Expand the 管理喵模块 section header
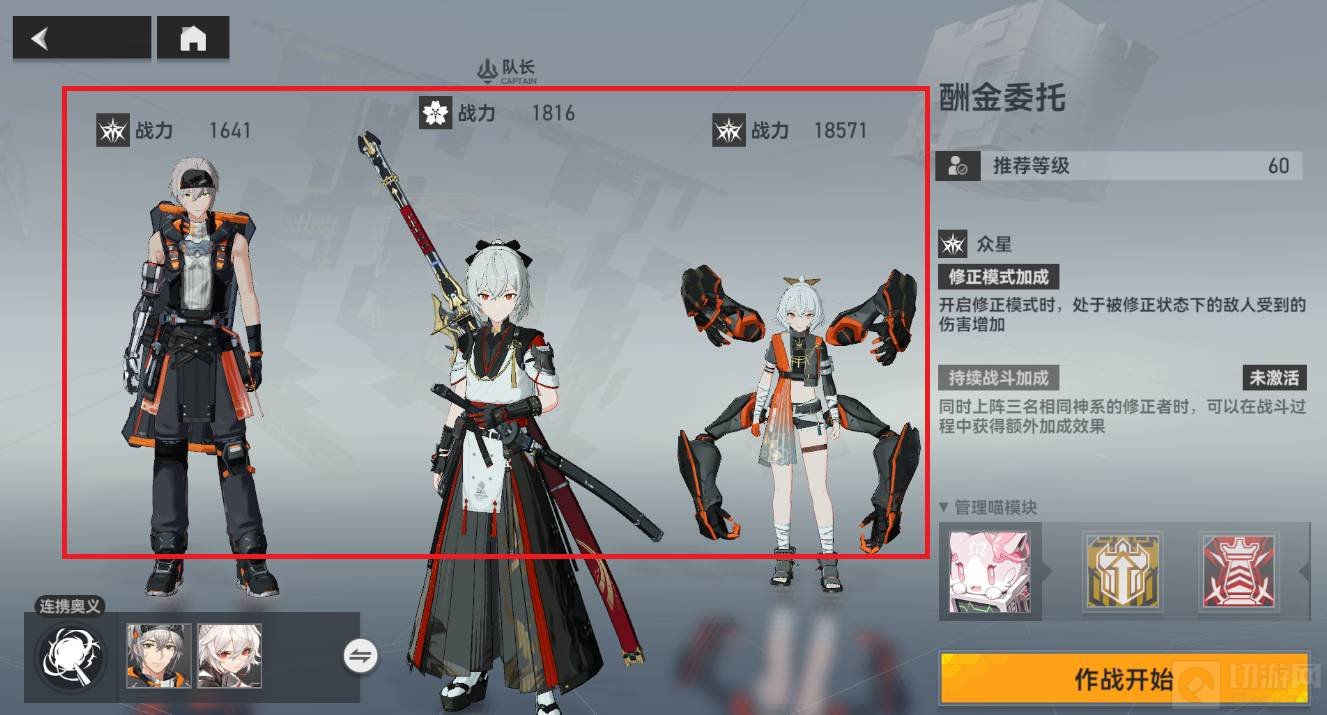The width and height of the screenshot is (1327, 715). 988,507
